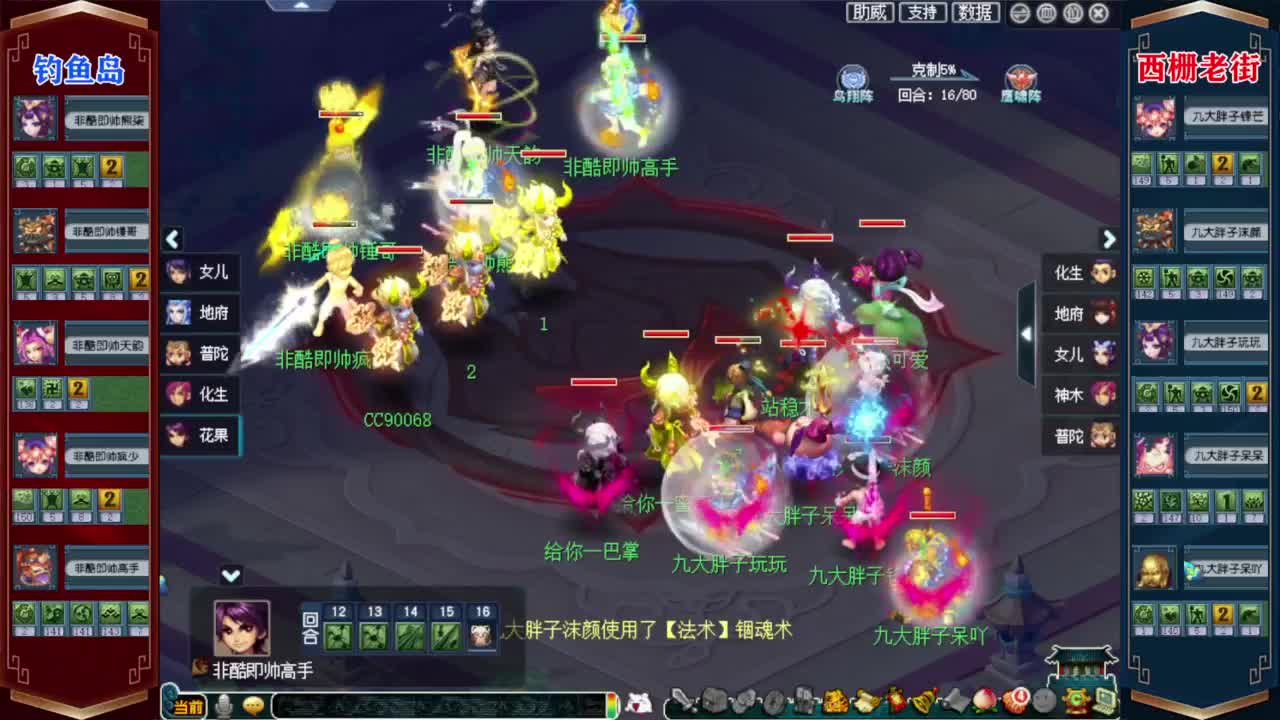This screenshot has width=1280, height=720.
Task: Click the bell icon on the battle toolbar
Action: pos(920,703)
